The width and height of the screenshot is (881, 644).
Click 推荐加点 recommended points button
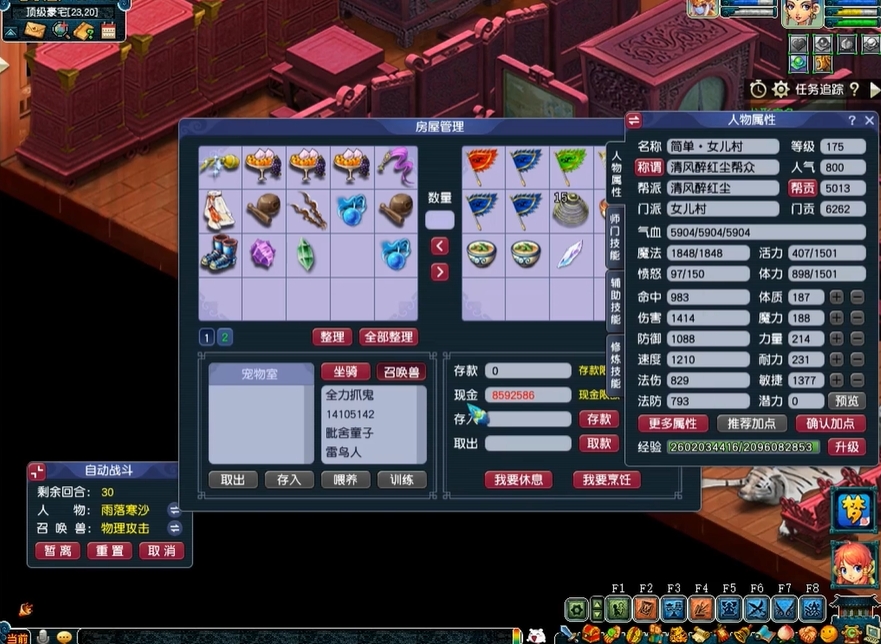point(751,423)
